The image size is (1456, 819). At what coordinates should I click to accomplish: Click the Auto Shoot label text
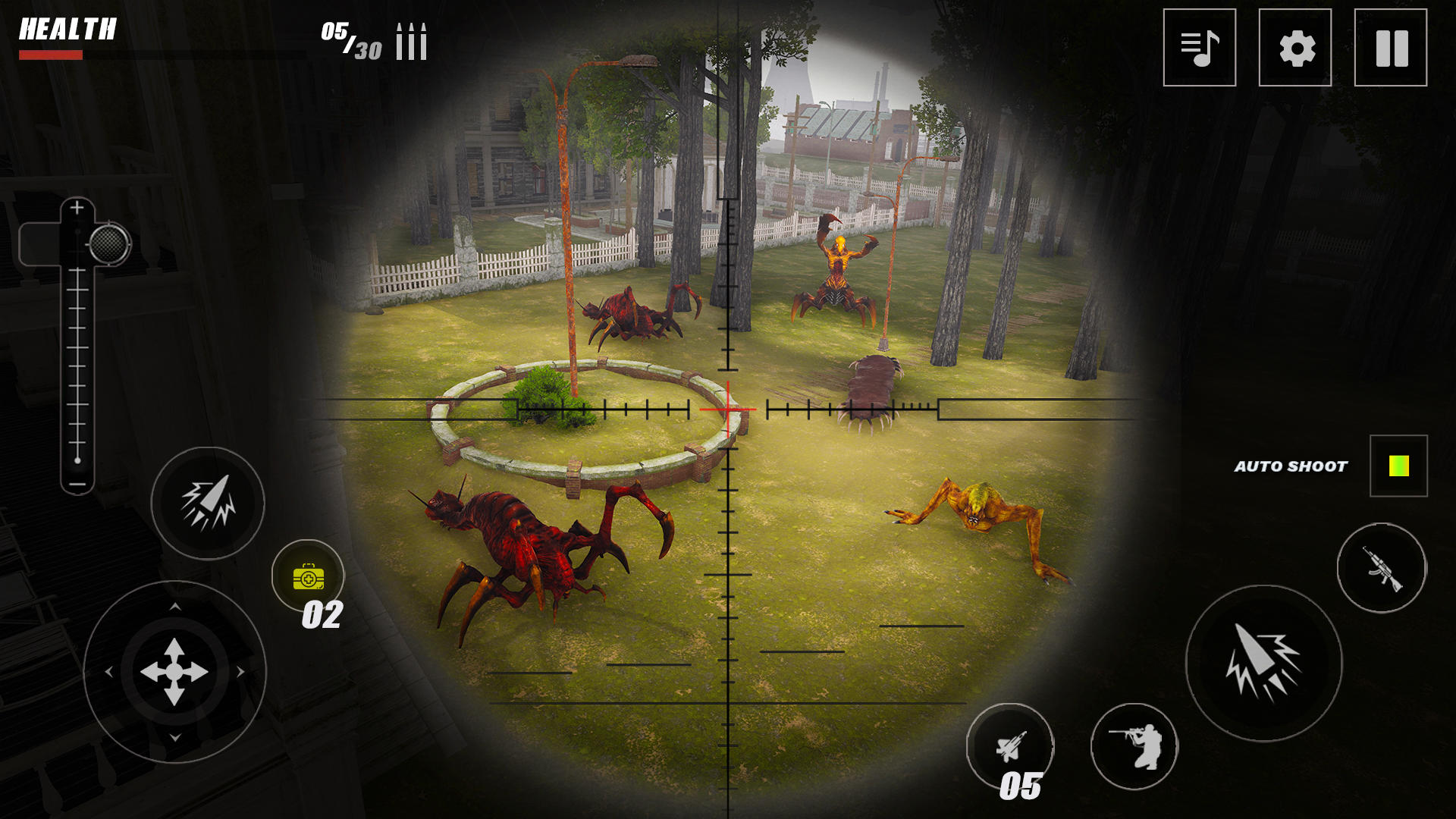1291,466
